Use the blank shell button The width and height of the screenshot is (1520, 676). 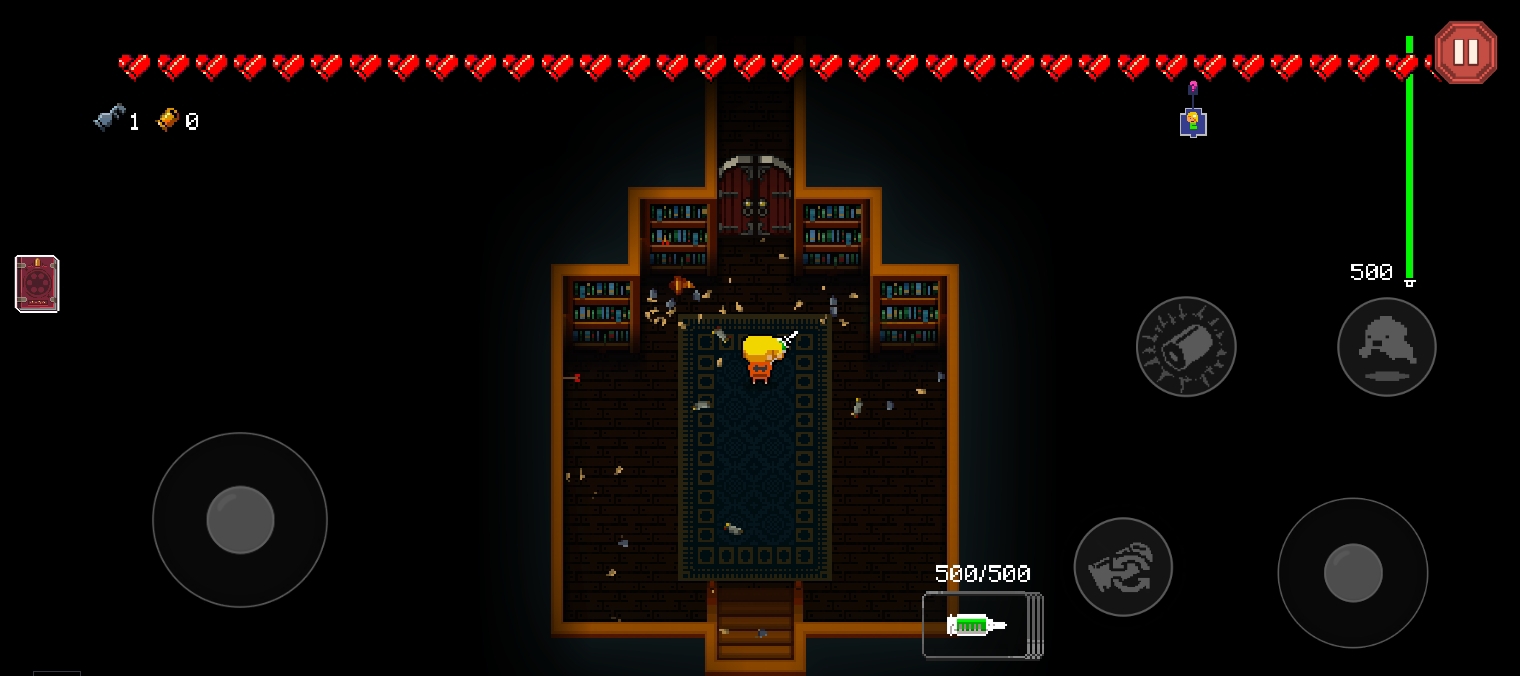[x=1186, y=346]
